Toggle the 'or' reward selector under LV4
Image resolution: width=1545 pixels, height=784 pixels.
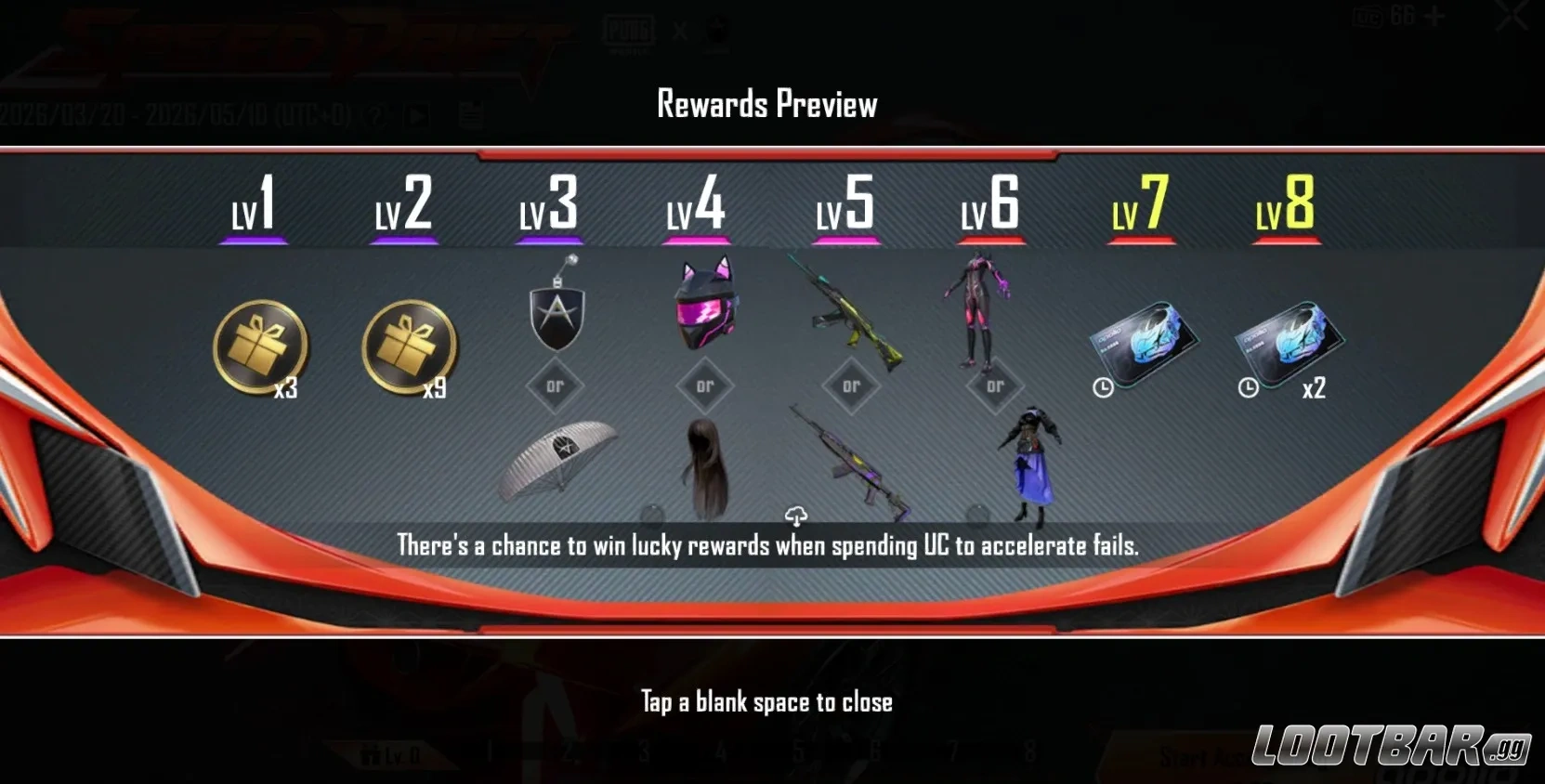tap(704, 384)
